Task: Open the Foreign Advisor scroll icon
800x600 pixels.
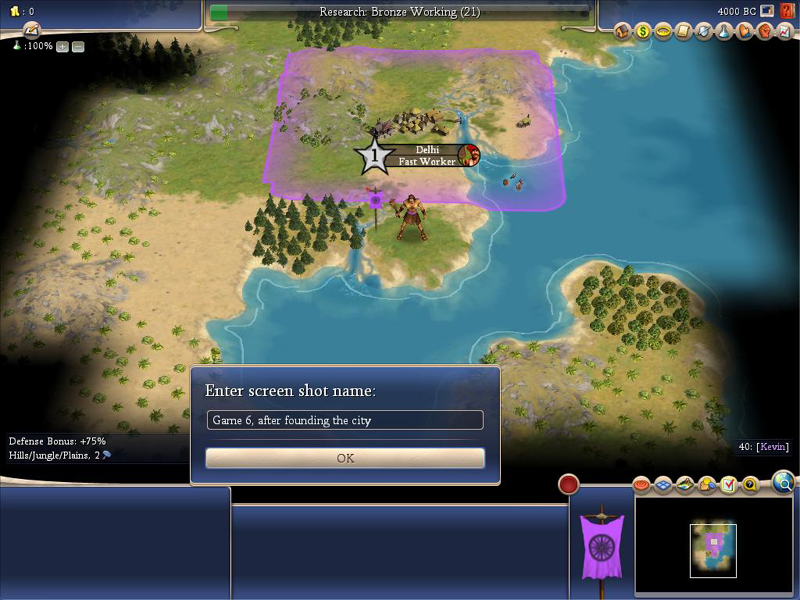Action: pyautogui.click(x=684, y=32)
